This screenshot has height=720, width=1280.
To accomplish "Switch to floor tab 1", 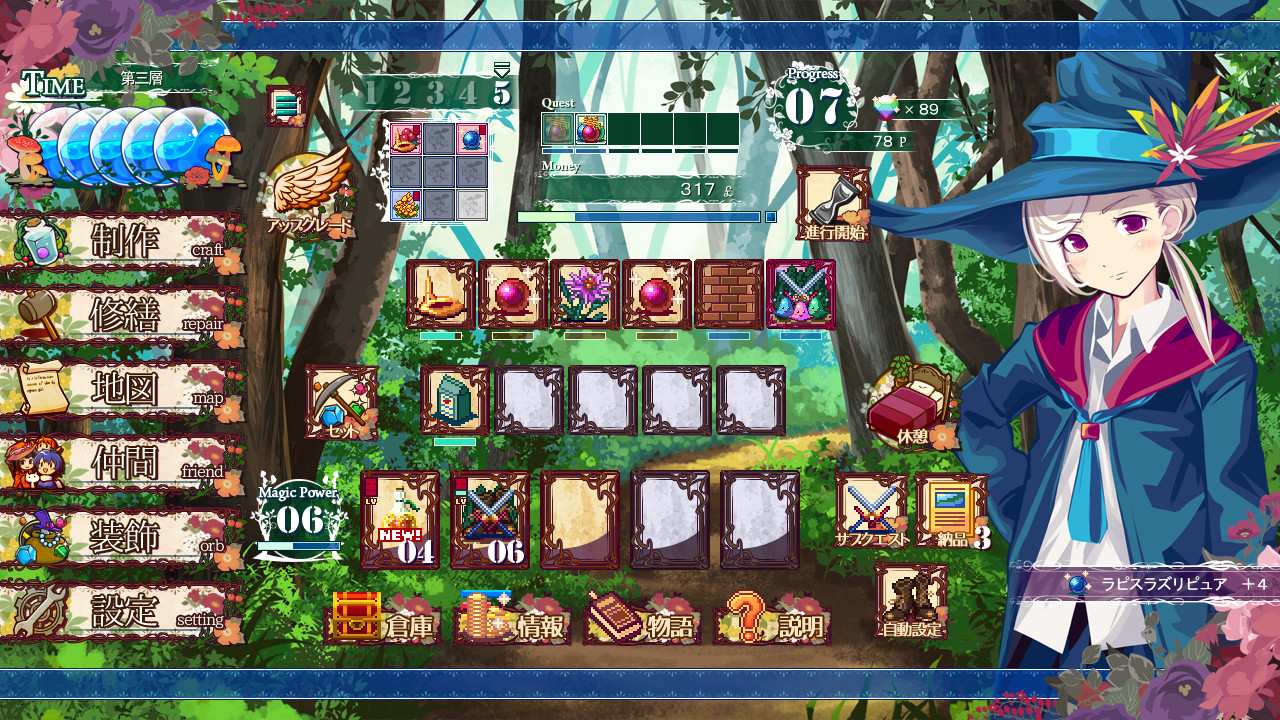I will (373, 90).
